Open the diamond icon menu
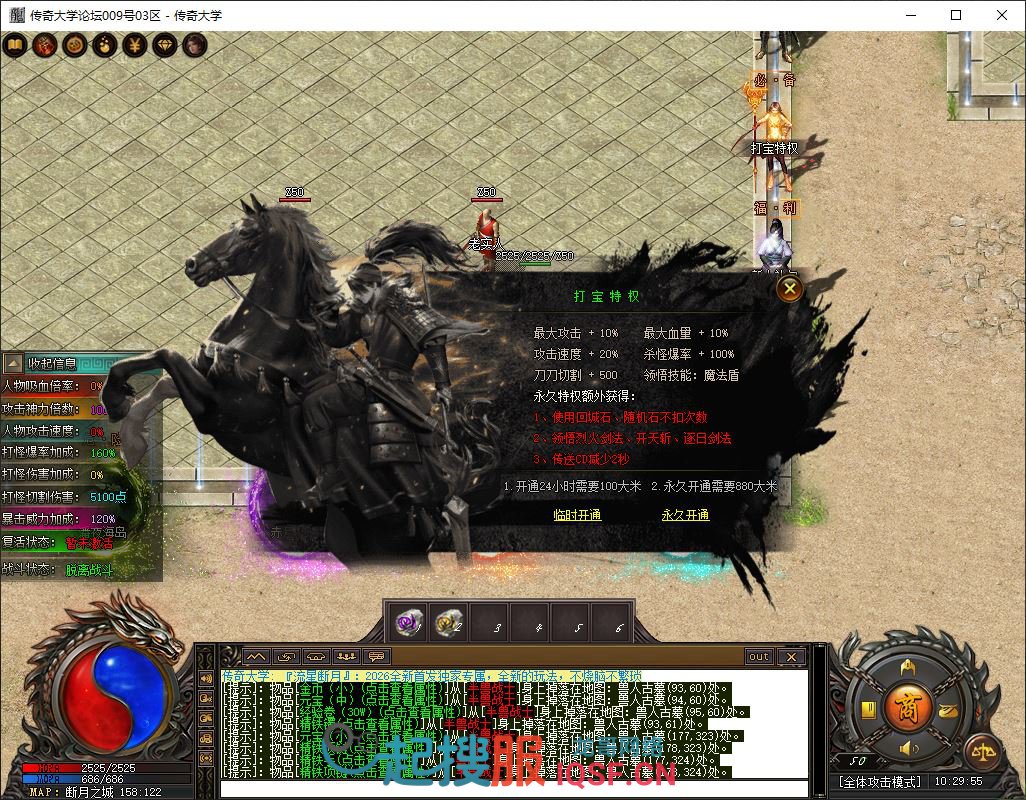Screen dimensions: 1026x800 [x=164, y=45]
